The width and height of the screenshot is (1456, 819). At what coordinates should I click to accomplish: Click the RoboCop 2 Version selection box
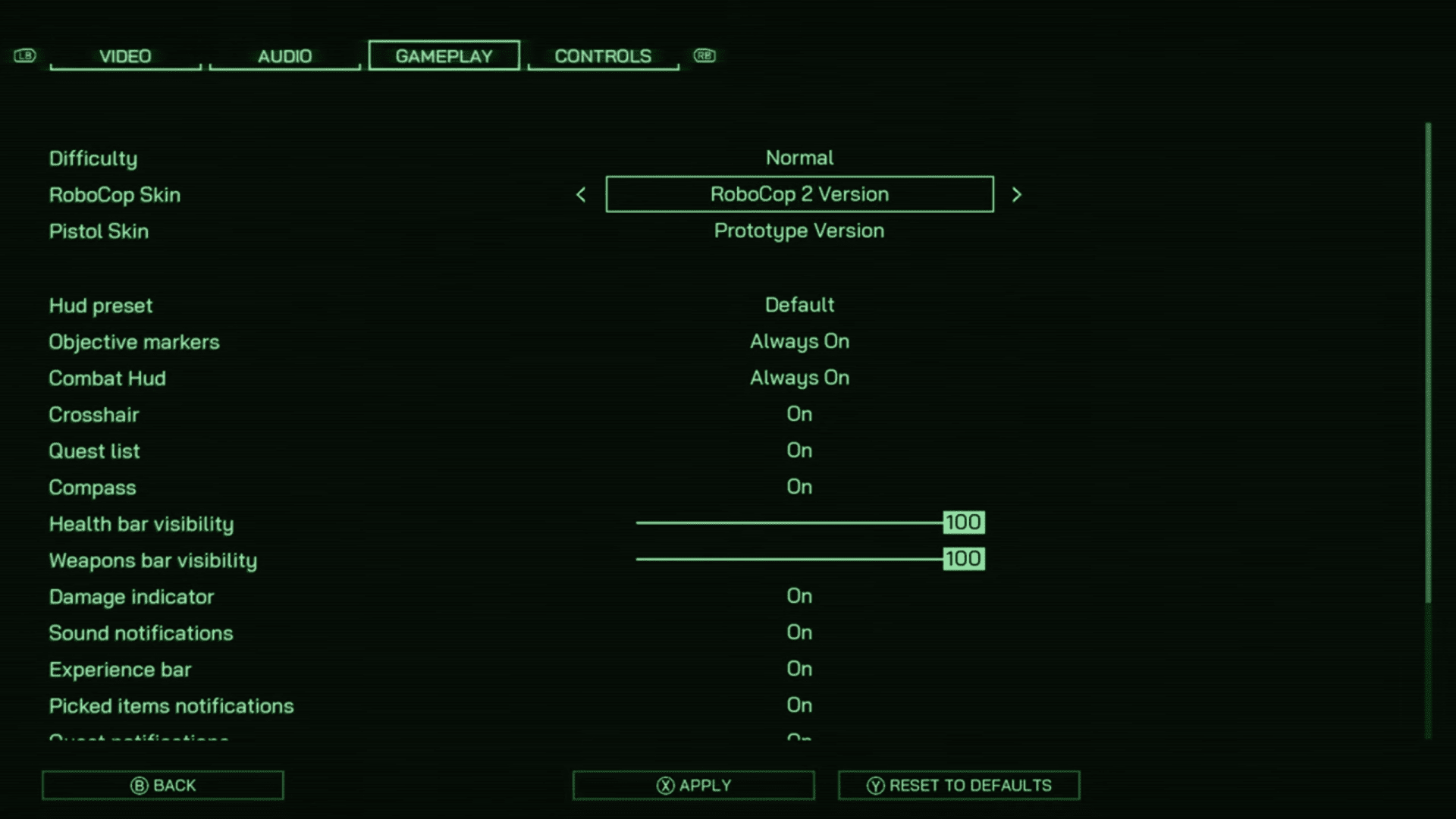pyautogui.click(x=799, y=194)
